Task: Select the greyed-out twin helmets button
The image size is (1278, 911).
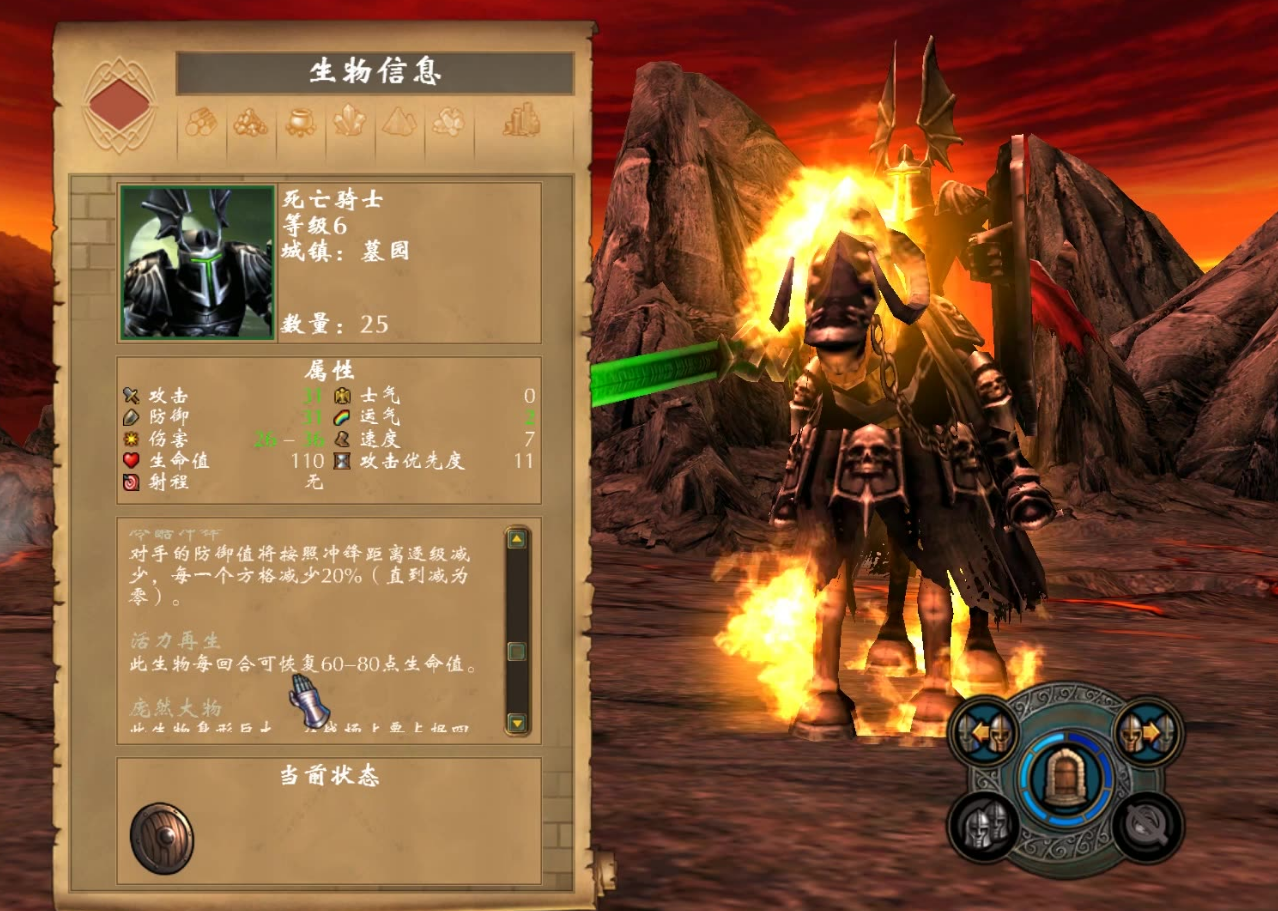Action: (x=984, y=826)
